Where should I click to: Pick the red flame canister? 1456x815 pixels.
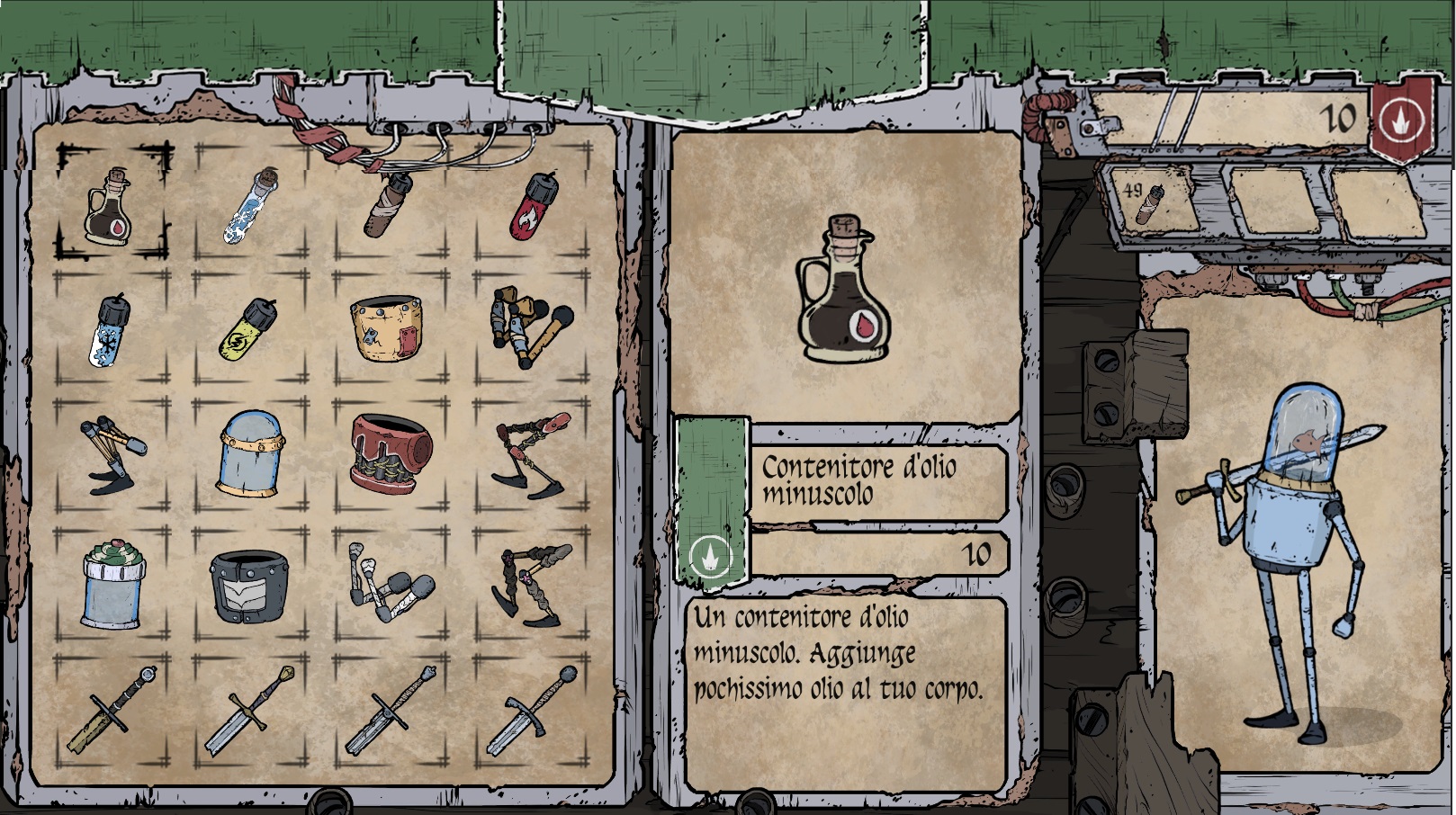coord(531,205)
